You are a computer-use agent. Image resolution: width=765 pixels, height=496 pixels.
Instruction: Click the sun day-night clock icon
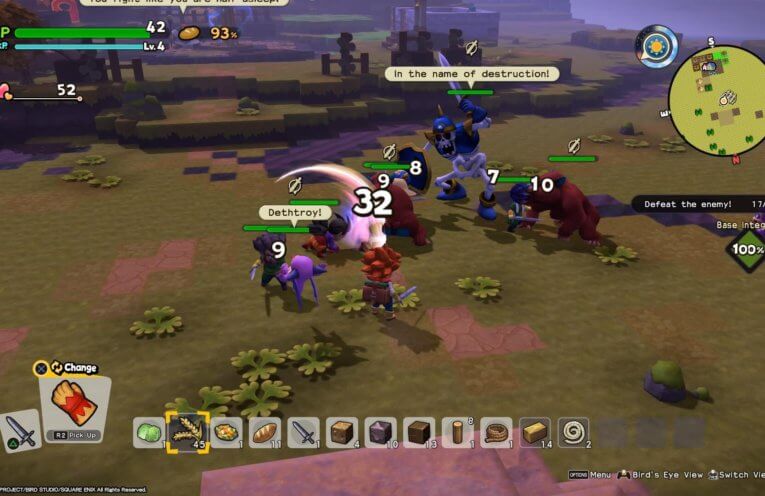point(656,46)
